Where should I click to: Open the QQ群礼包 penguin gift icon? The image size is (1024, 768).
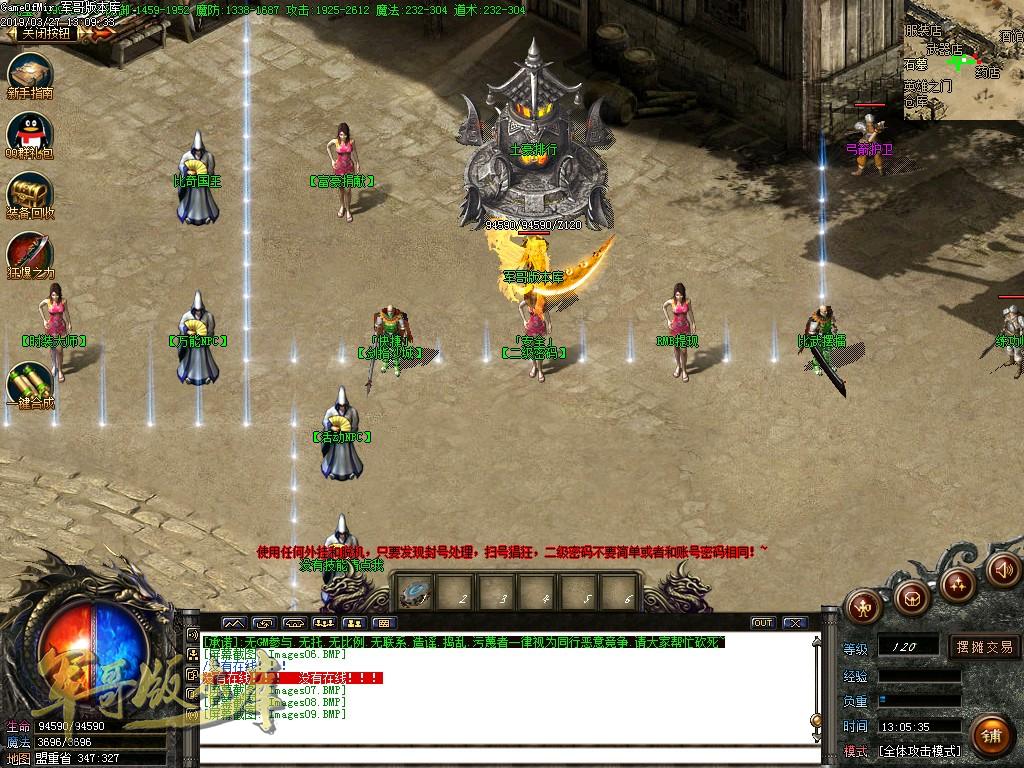coord(30,133)
